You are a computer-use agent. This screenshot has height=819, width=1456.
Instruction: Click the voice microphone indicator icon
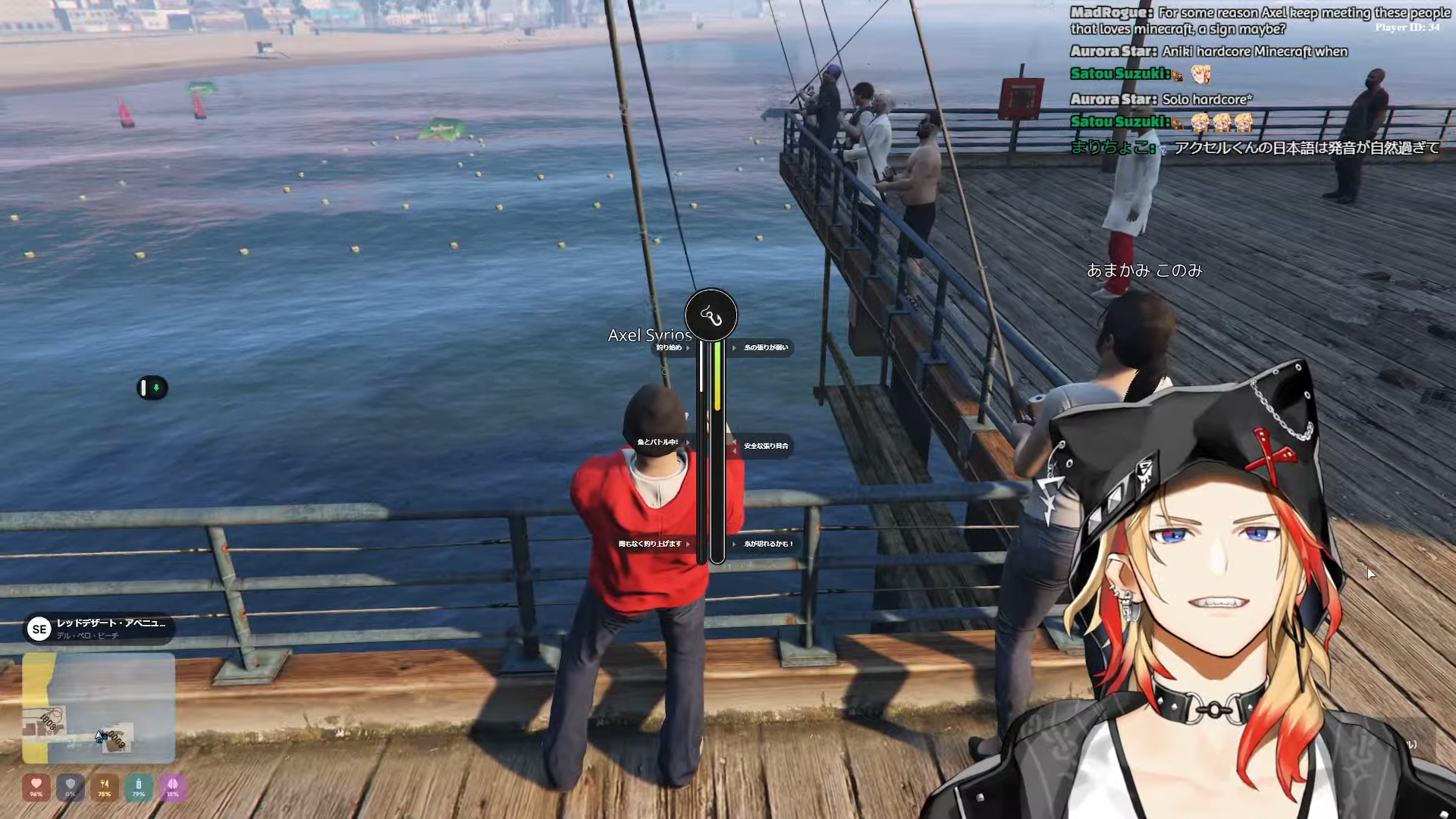point(152,388)
